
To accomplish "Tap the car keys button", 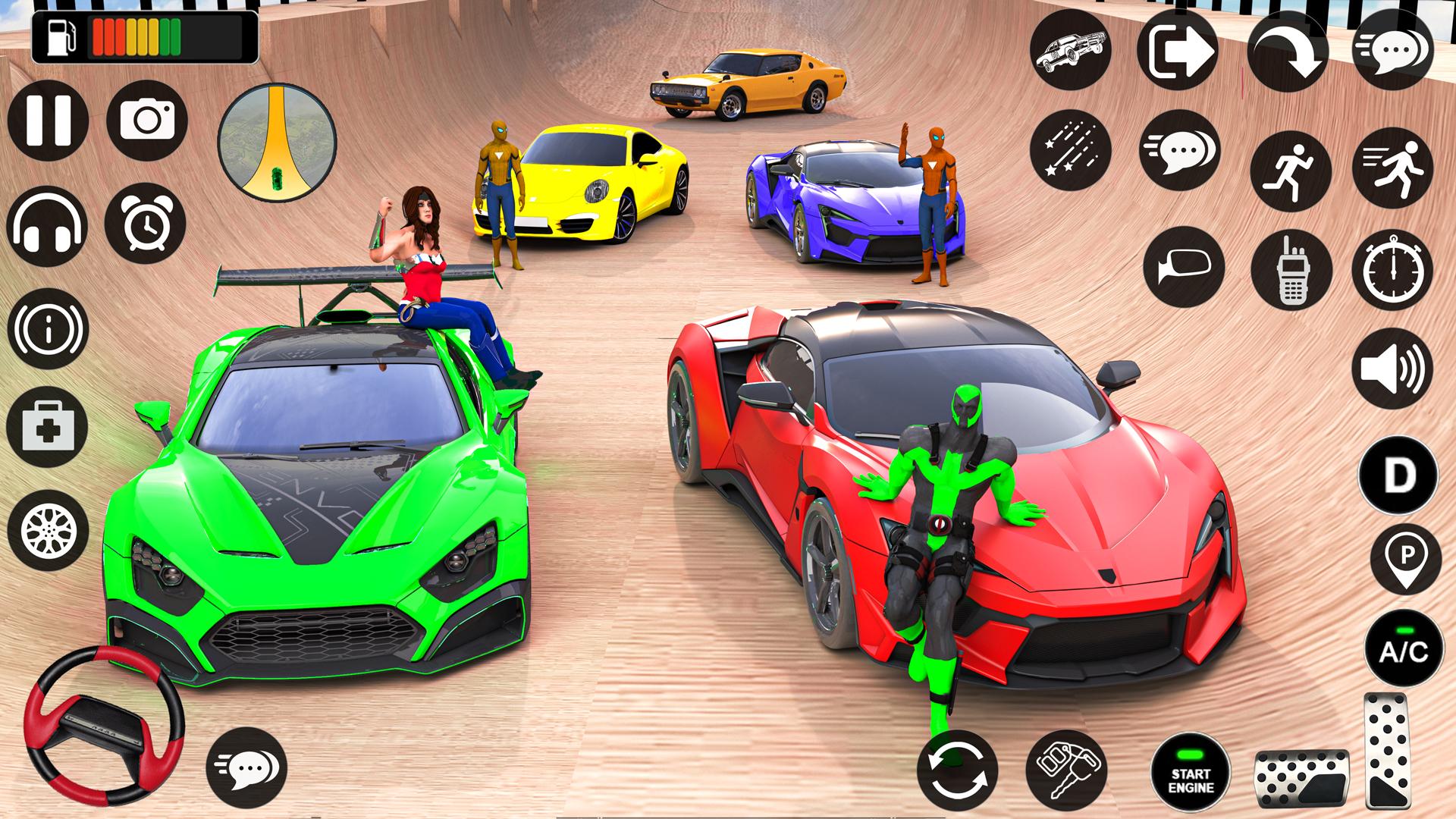I will coord(1065,770).
